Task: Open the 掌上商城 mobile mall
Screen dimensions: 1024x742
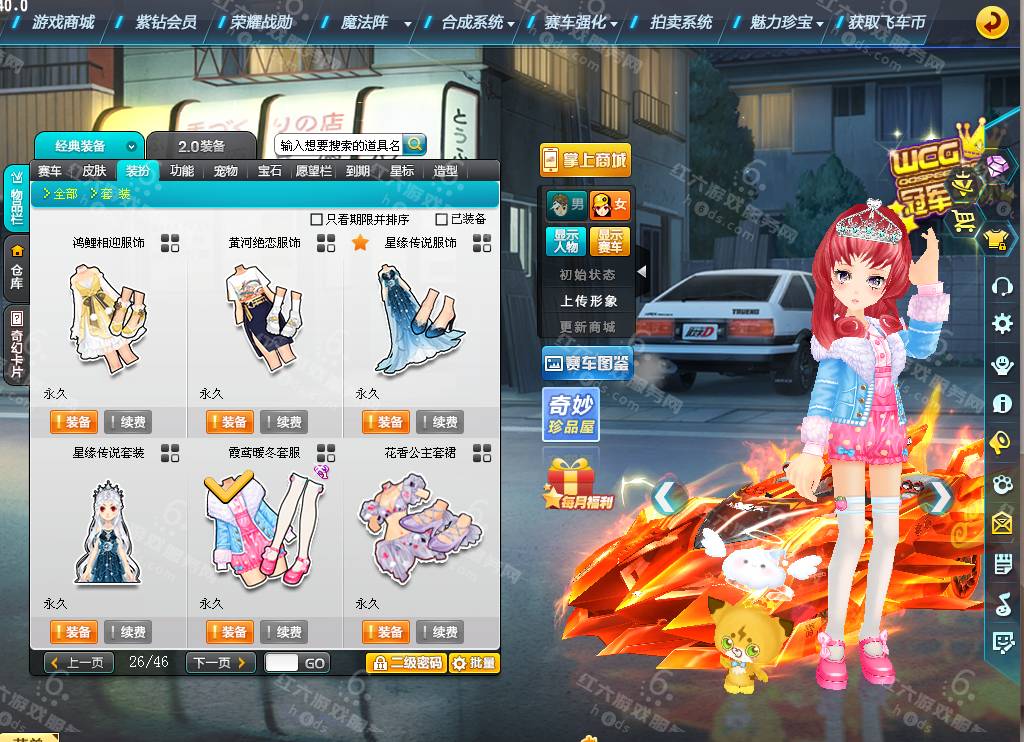Action: [x=585, y=160]
